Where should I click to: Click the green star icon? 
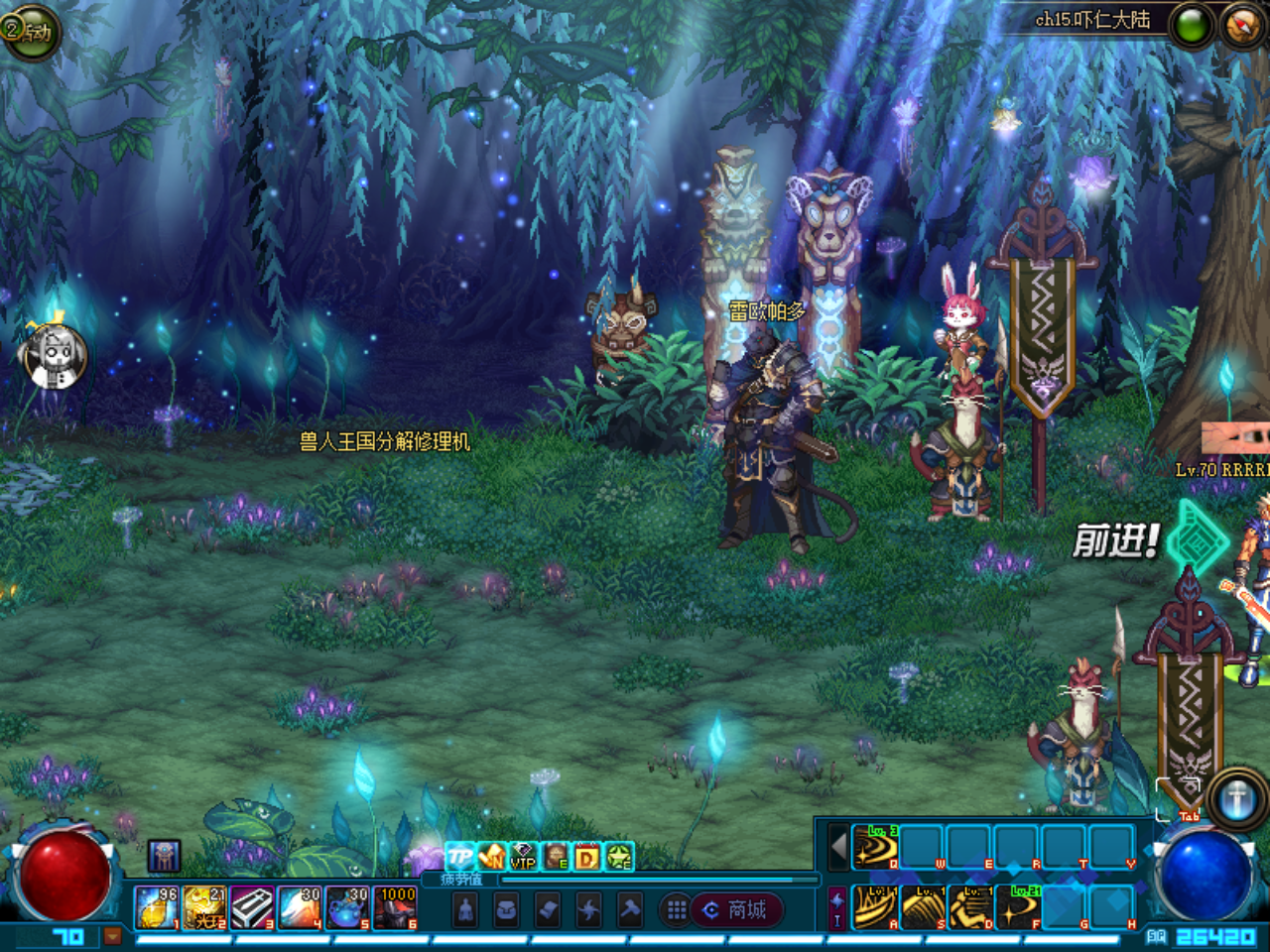[619, 856]
